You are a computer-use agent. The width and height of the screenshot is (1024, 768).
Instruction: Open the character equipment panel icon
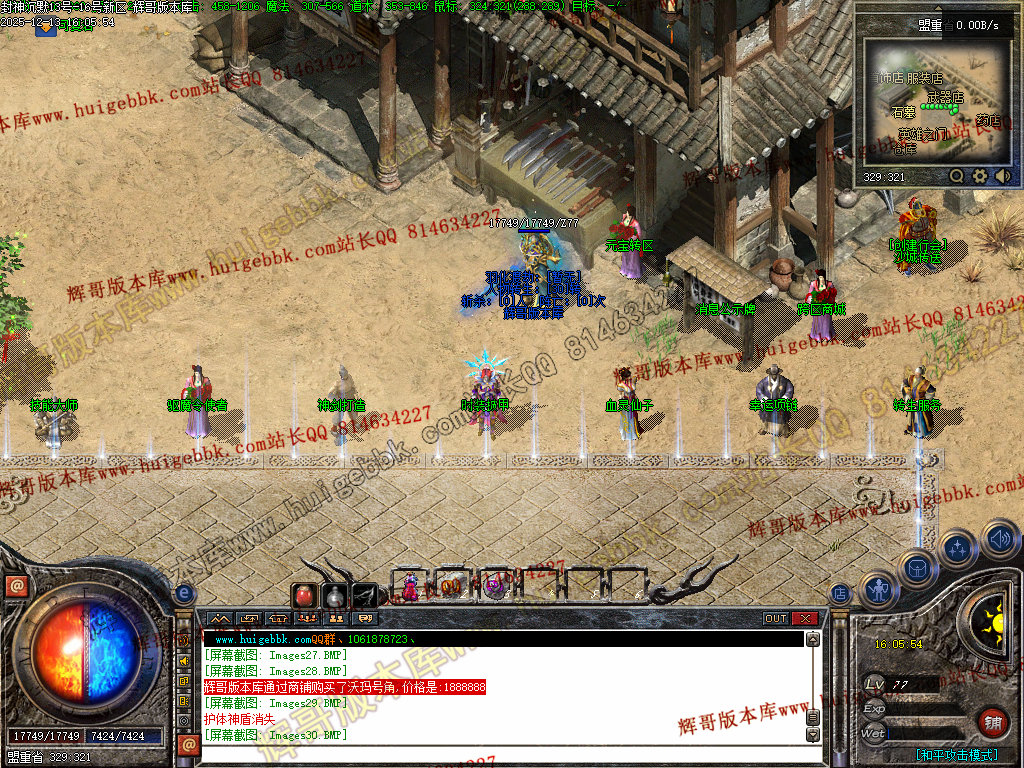click(879, 590)
